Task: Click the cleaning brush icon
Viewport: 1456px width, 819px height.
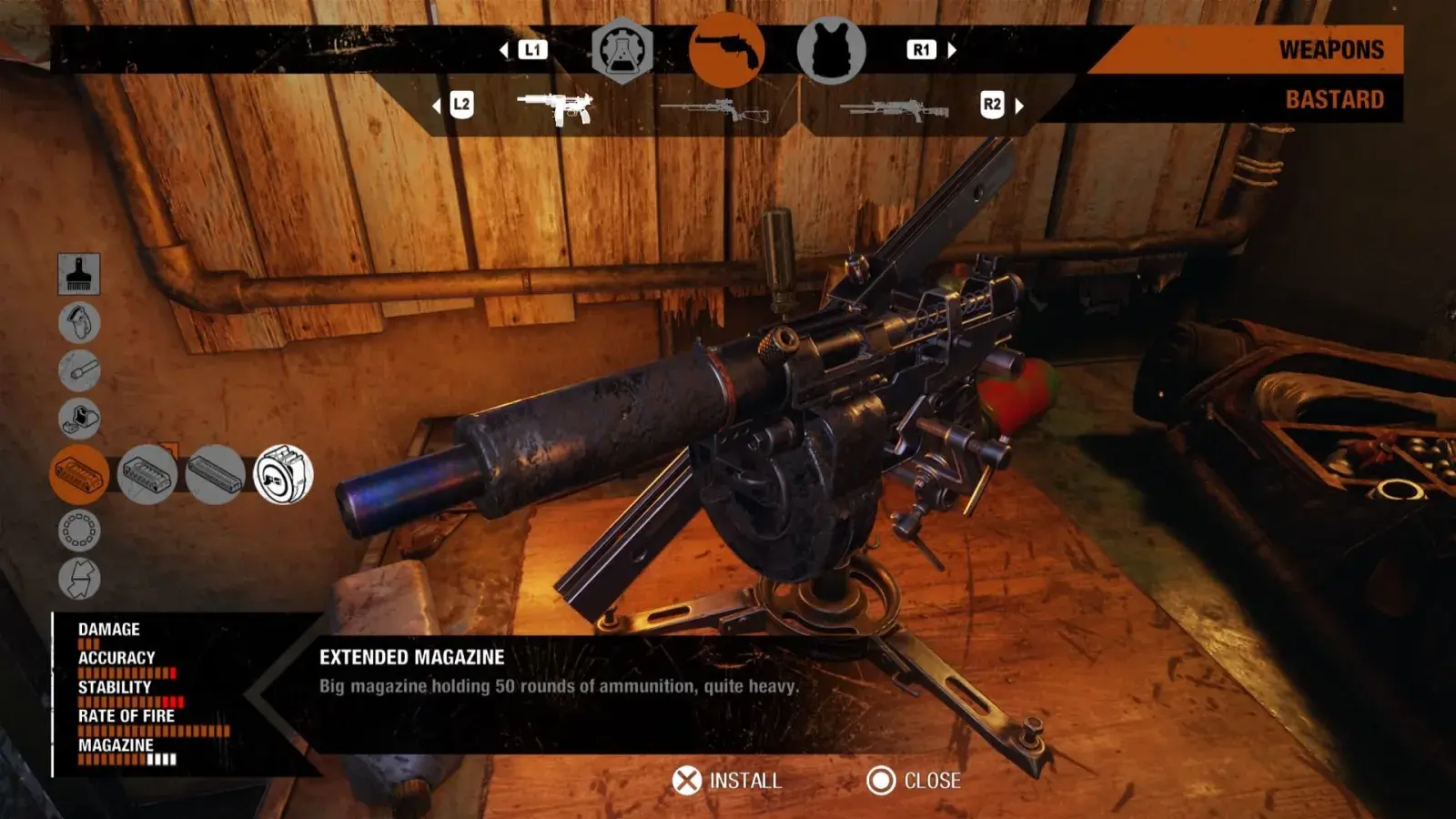Action: pyautogui.click(x=79, y=274)
